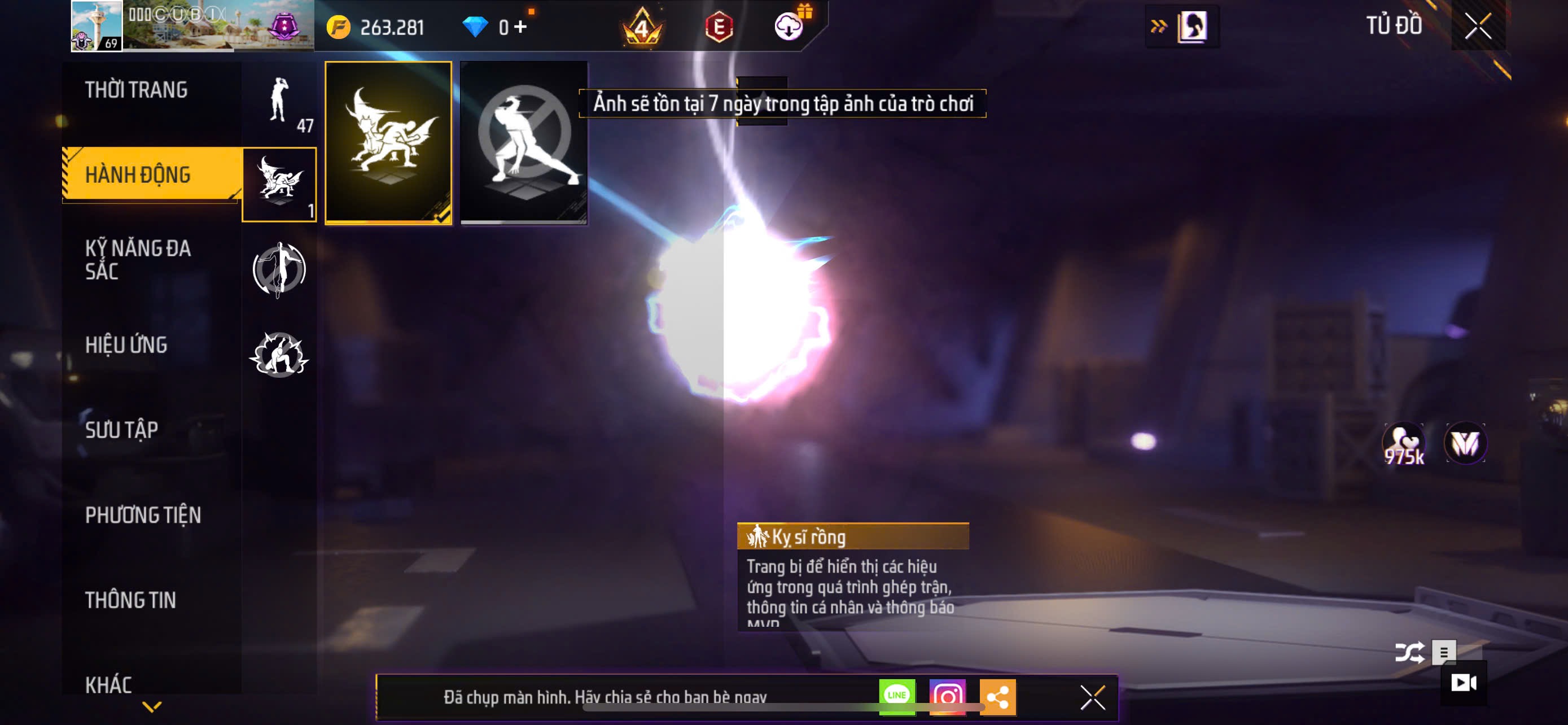Open the Phương Tiện category
Viewport: 1568px width, 725px height.
click(142, 515)
